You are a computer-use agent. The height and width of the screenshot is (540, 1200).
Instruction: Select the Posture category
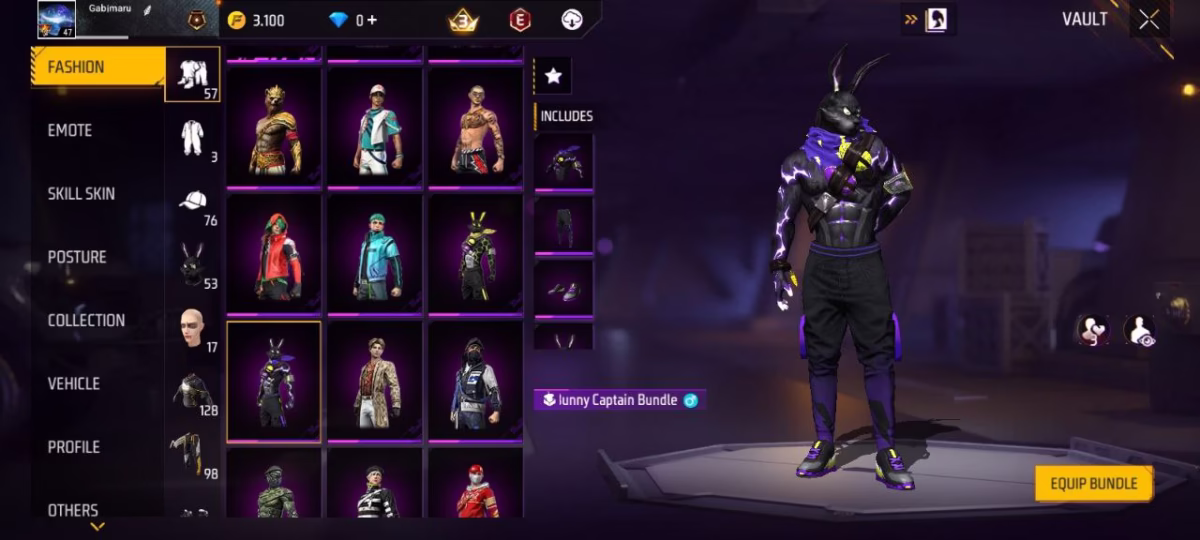point(77,257)
